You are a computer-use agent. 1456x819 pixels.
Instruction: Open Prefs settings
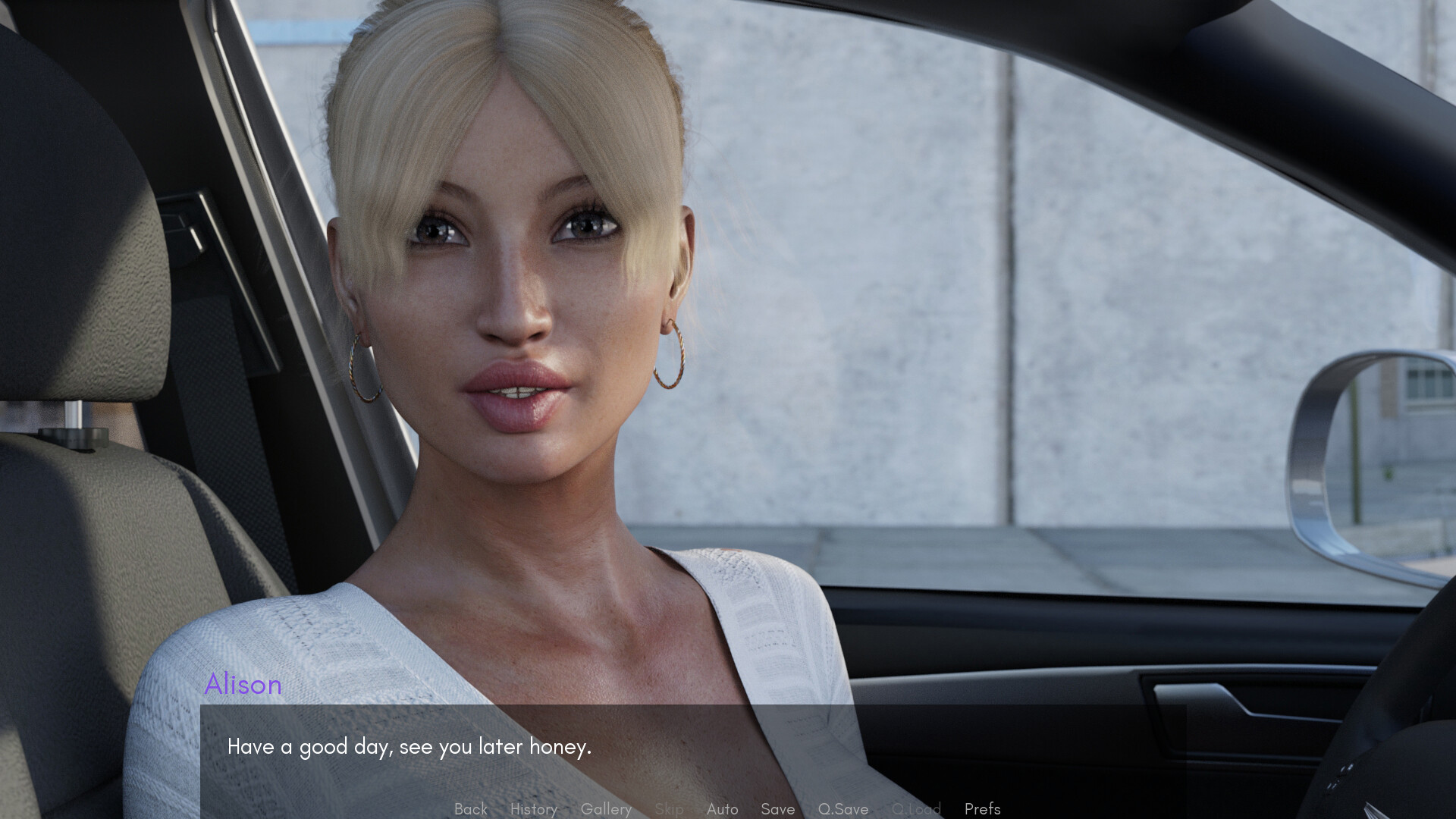982,809
